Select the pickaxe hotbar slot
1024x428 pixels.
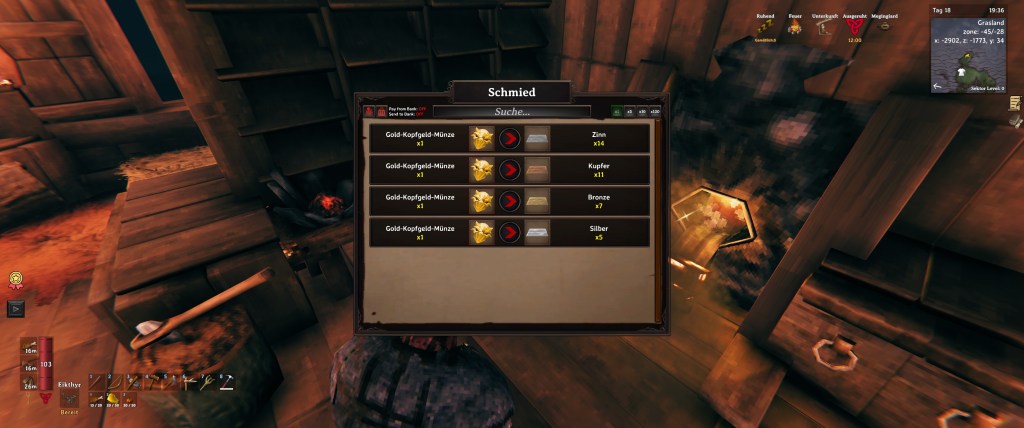pyautogui.click(x=227, y=381)
